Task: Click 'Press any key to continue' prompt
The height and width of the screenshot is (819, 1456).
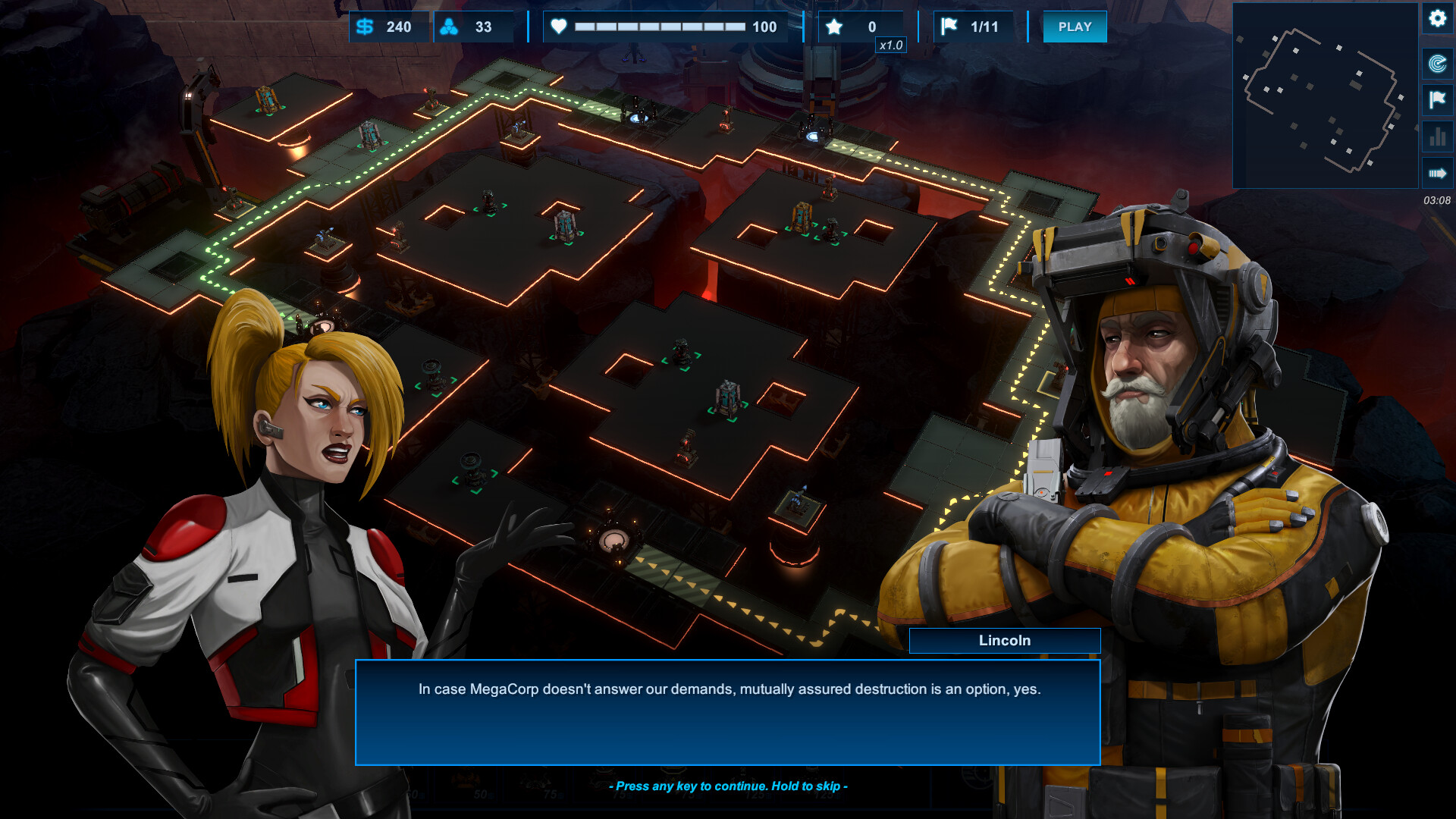Action: click(x=728, y=786)
